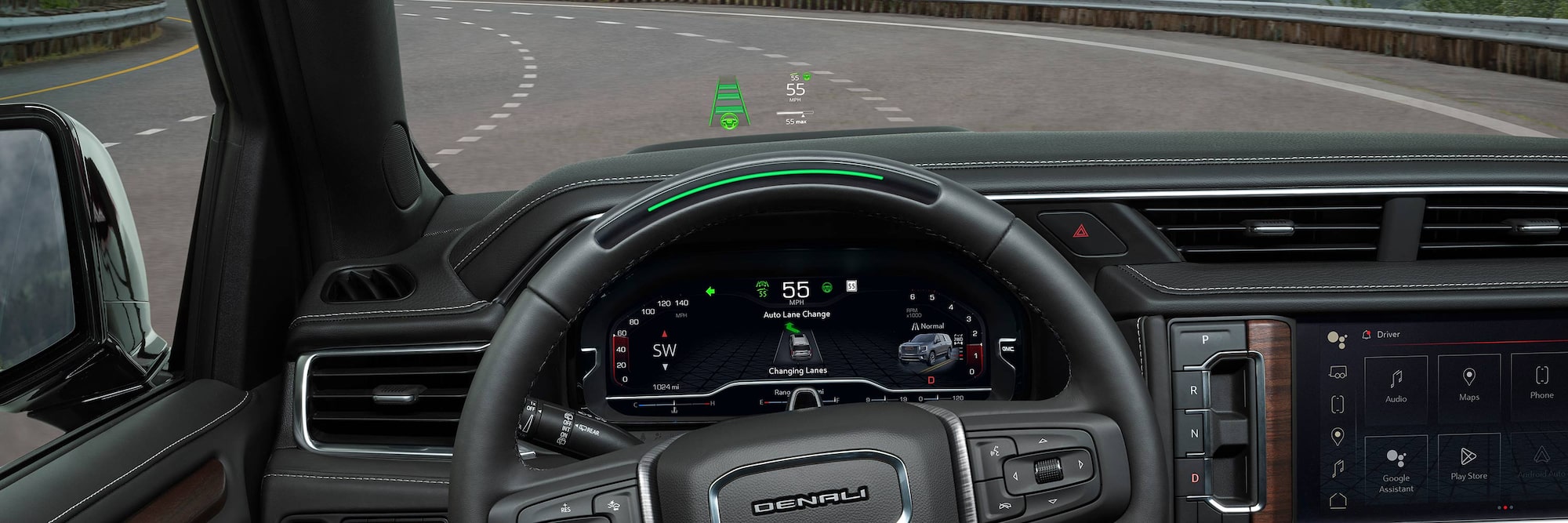
Task: Open the Driver profile notification bell
Action: pyautogui.click(x=1367, y=335)
